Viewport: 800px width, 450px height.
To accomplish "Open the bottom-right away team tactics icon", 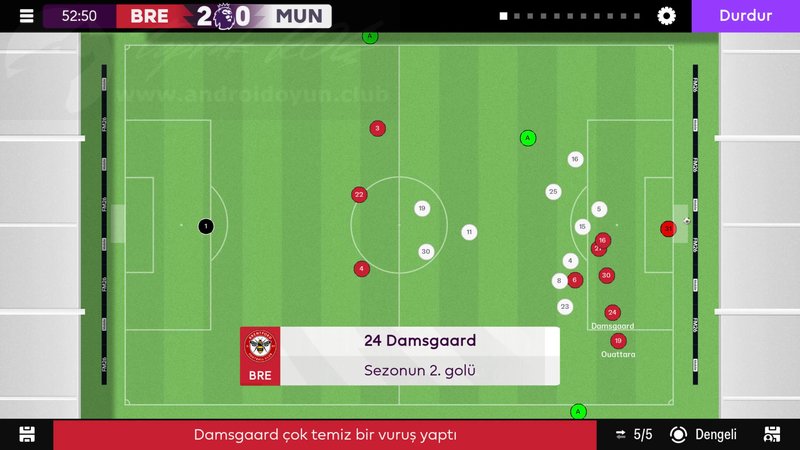I will click(772, 434).
